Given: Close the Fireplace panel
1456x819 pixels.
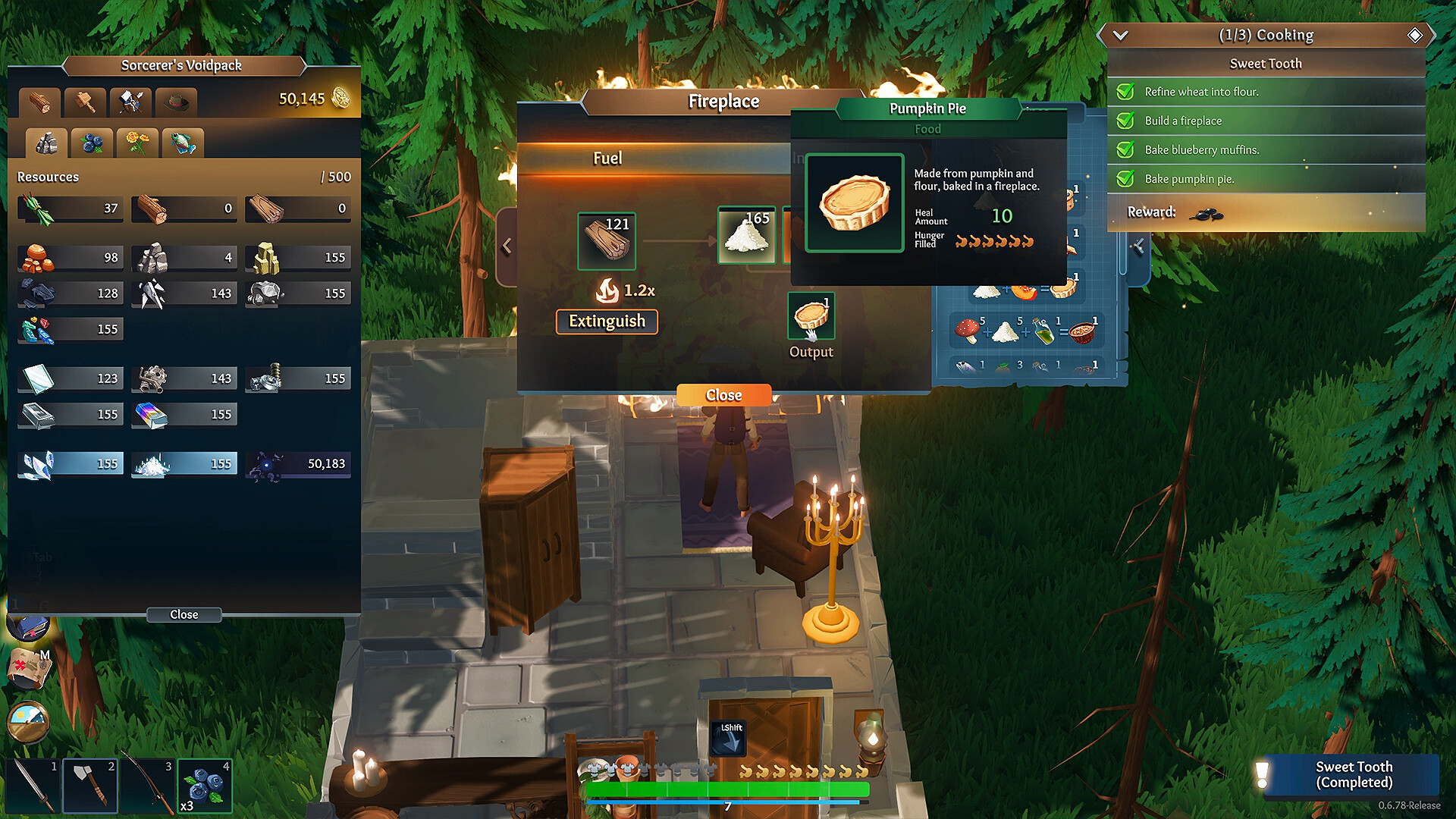Looking at the screenshot, I should 723,394.
